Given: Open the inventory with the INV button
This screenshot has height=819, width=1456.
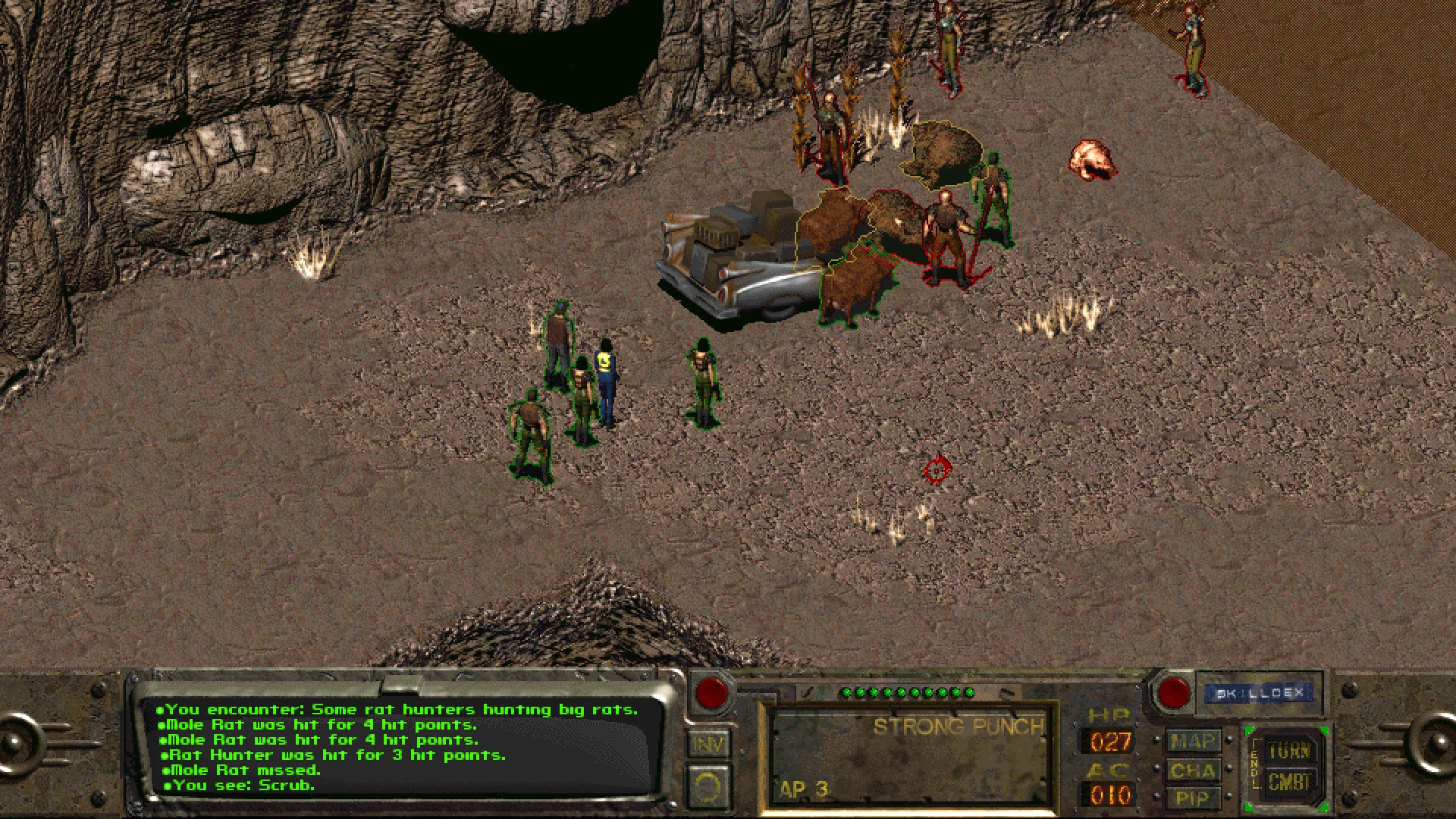Looking at the screenshot, I should click(x=708, y=745).
